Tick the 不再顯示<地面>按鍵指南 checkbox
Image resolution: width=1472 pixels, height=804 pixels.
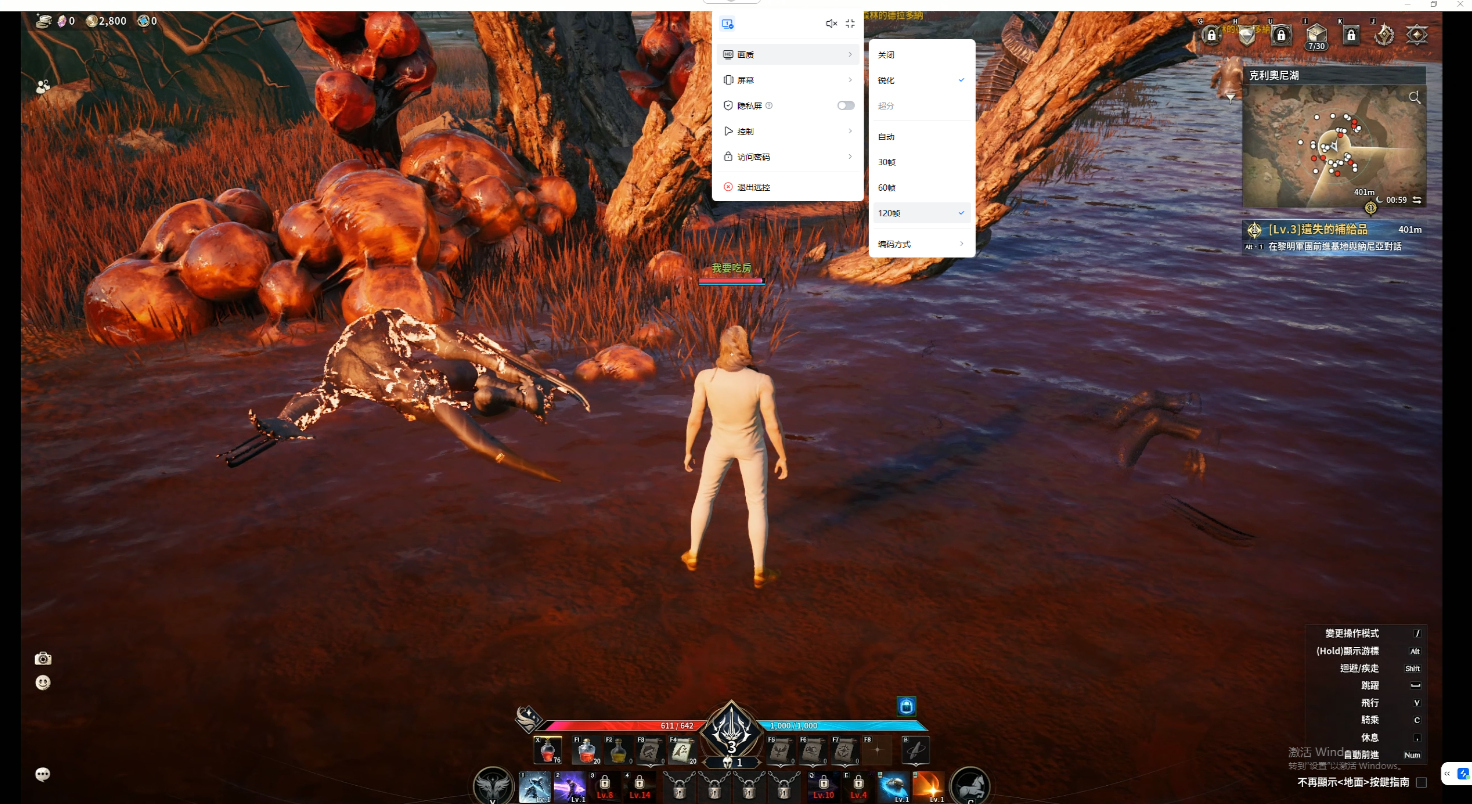click(1421, 782)
